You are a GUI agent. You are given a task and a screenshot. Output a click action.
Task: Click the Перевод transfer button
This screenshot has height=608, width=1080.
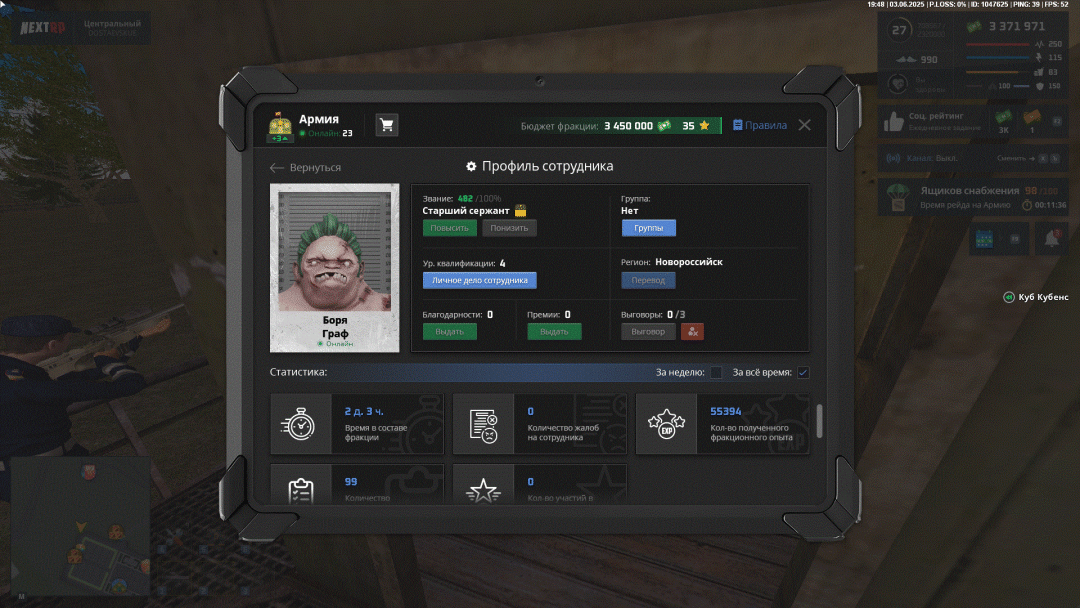pos(648,281)
